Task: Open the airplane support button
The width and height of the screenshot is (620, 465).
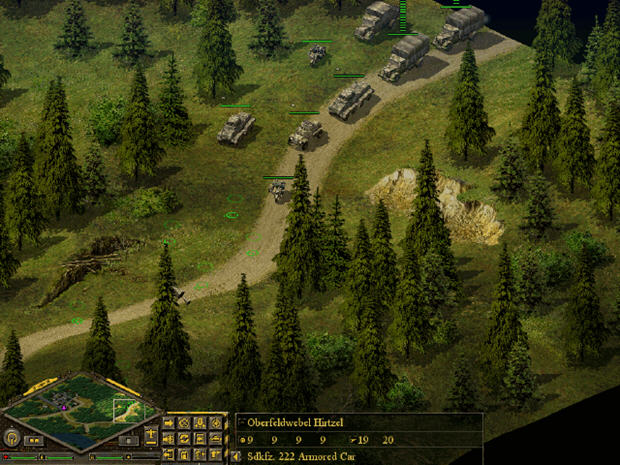Action: [151, 434]
